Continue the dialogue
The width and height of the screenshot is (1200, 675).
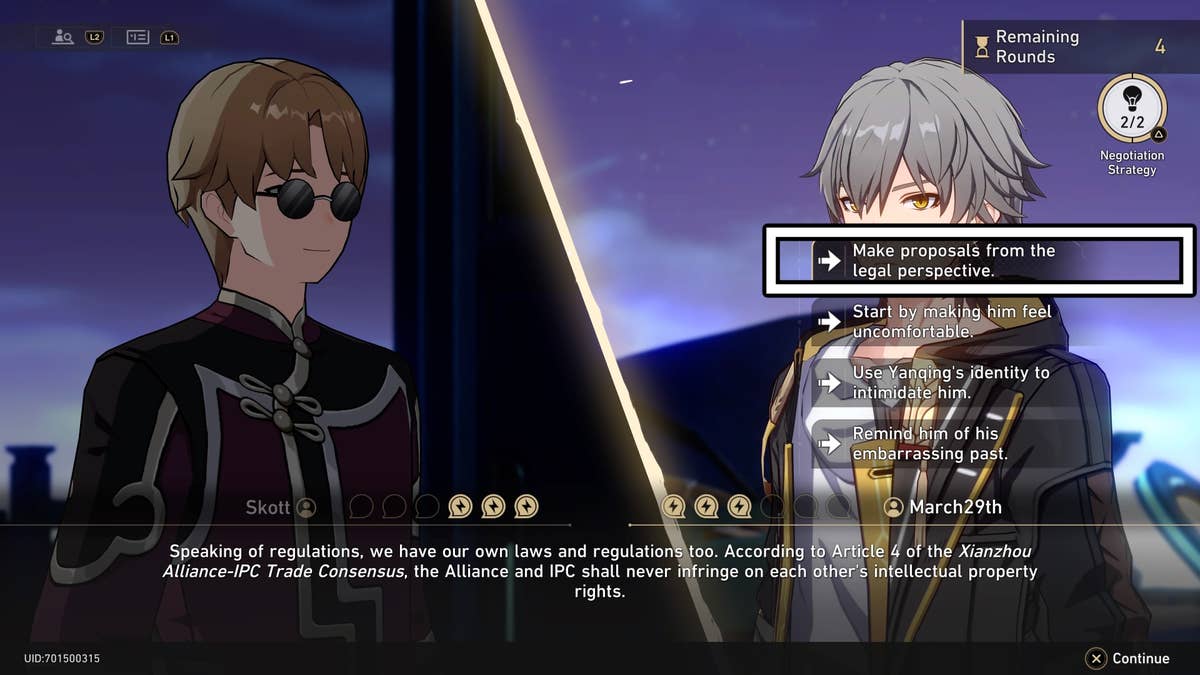tap(1127, 658)
